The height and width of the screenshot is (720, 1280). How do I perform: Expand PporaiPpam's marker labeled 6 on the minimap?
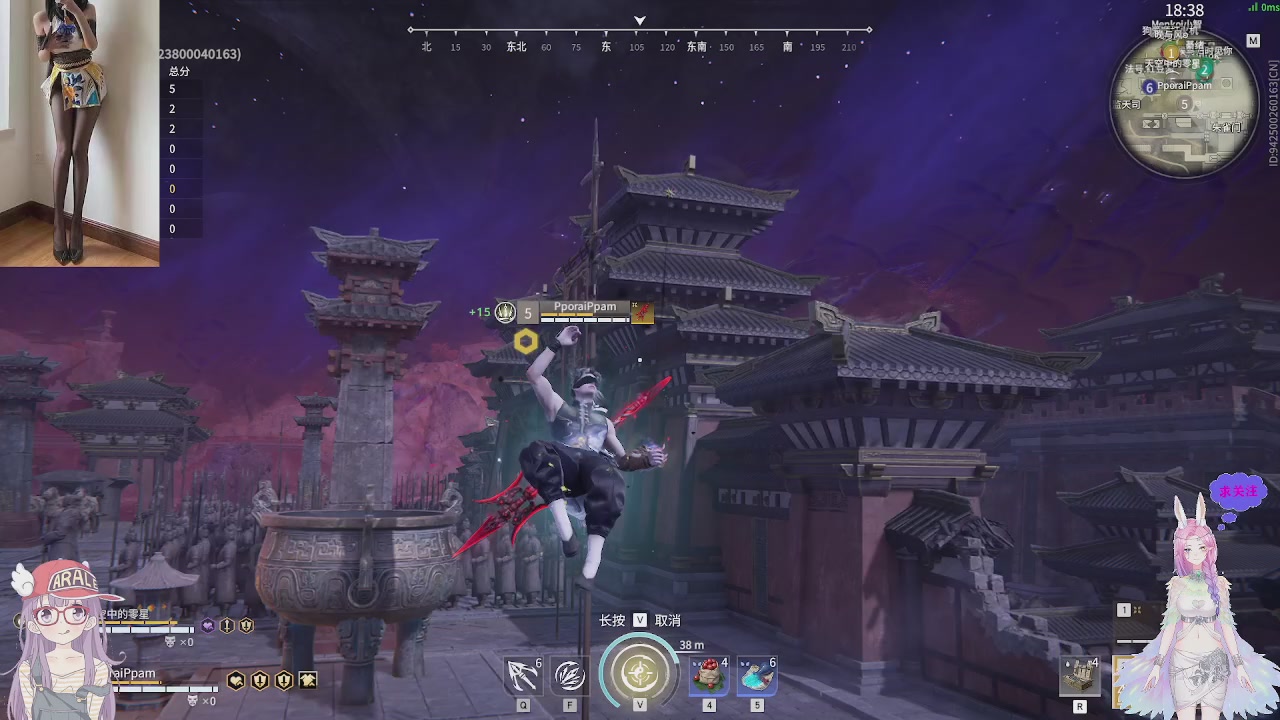point(1148,86)
